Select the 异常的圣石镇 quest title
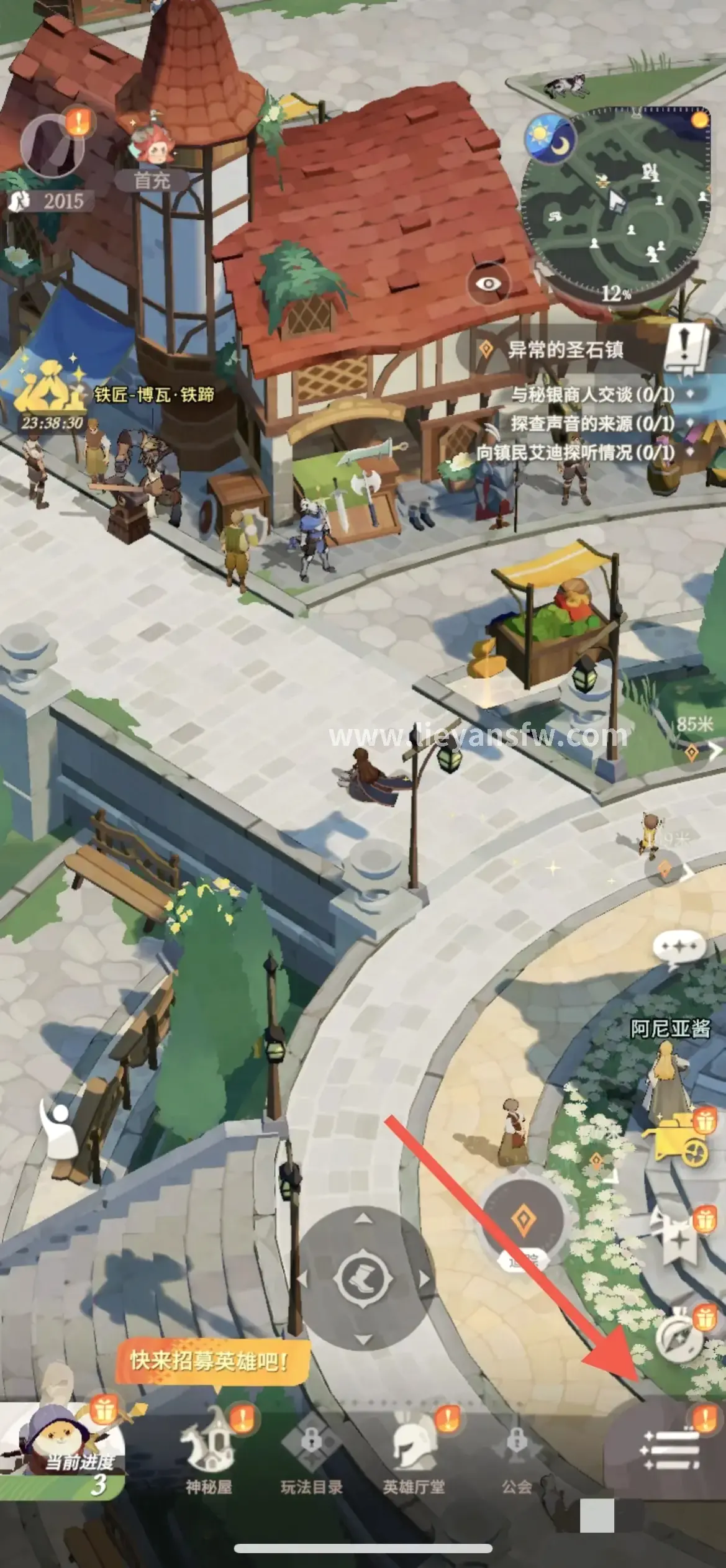The image size is (726, 1568). pos(565,350)
